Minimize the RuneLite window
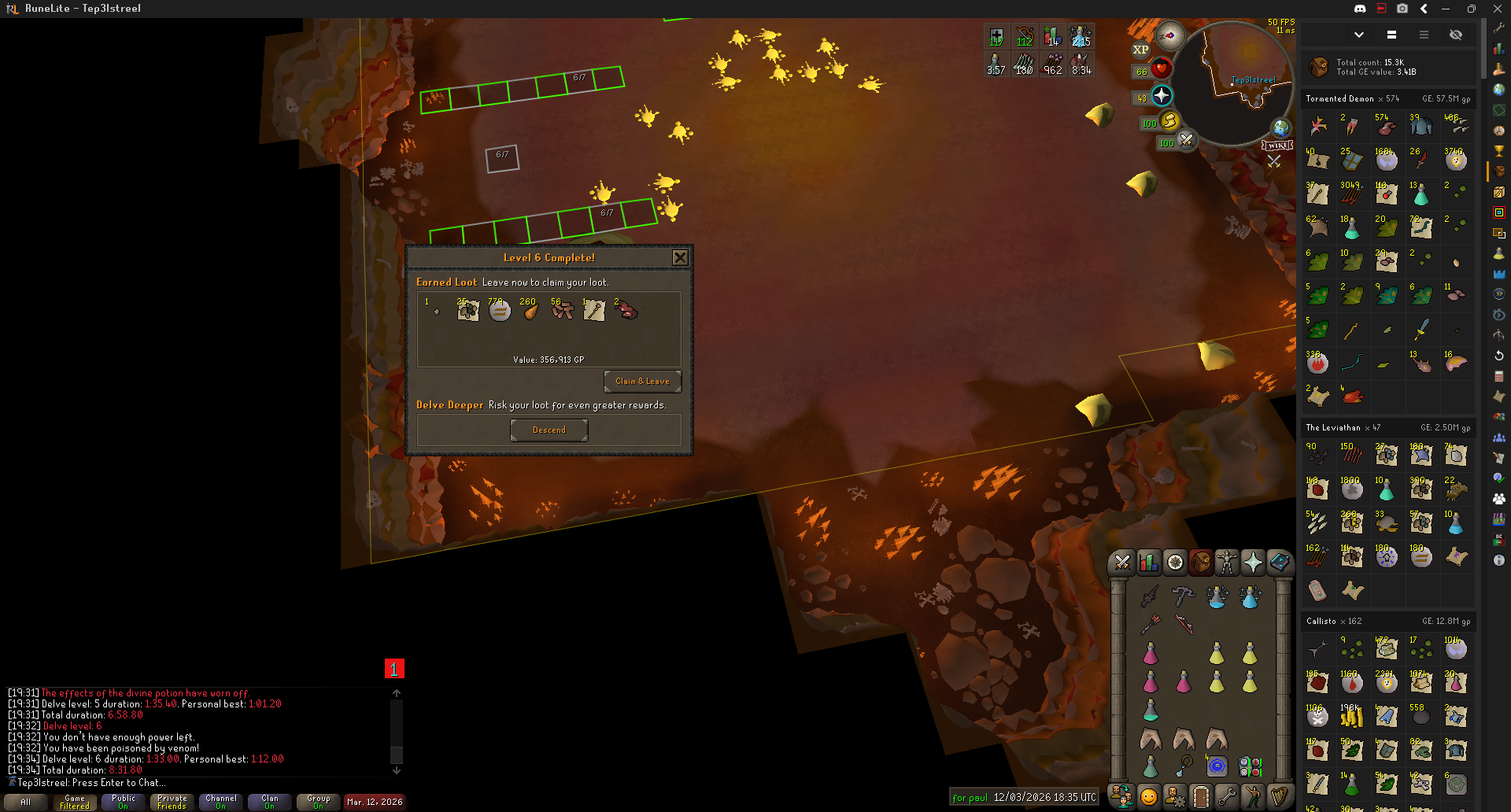 click(1446, 9)
